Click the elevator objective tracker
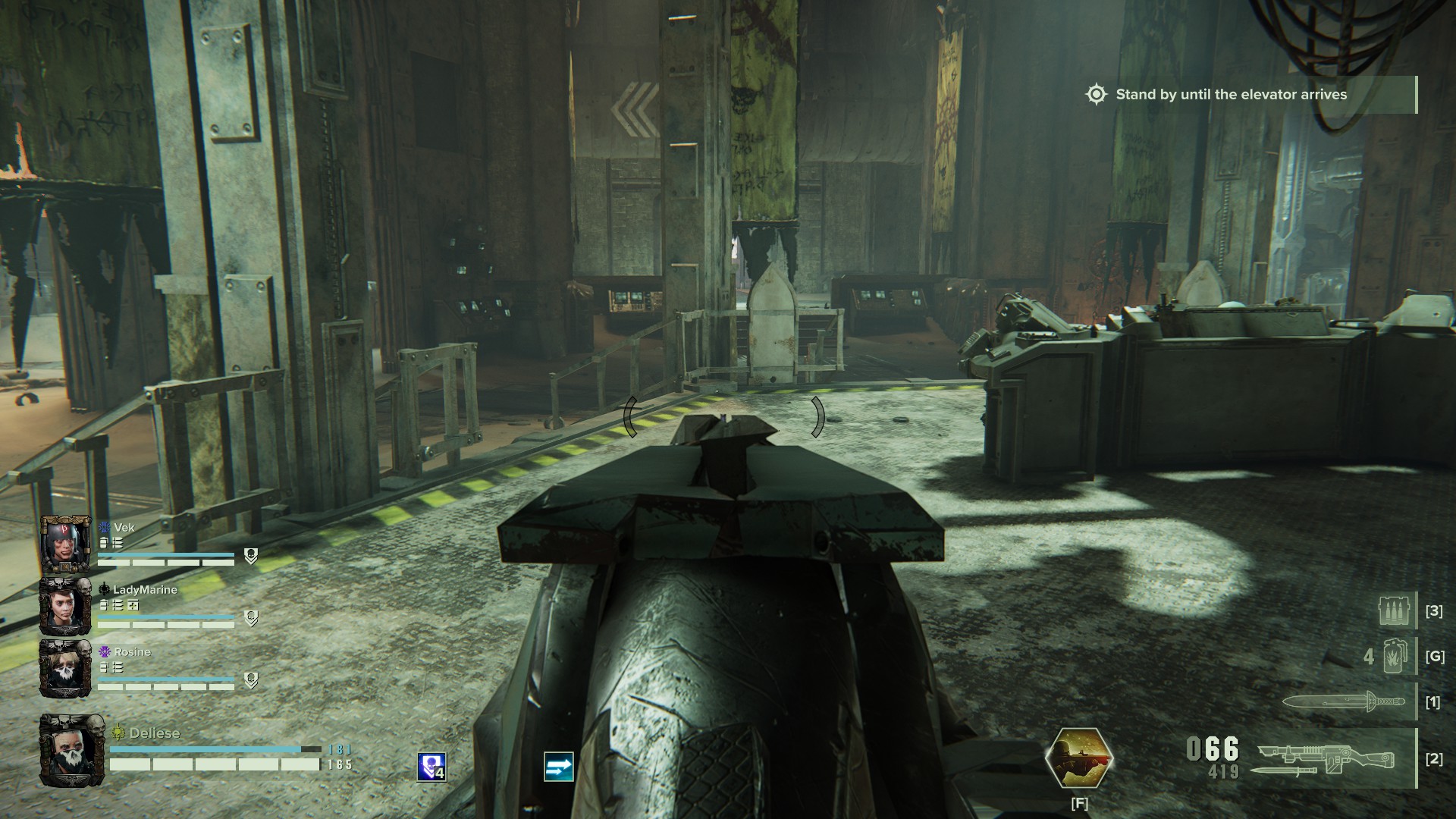Viewport: 1456px width, 819px height. coord(1231,95)
